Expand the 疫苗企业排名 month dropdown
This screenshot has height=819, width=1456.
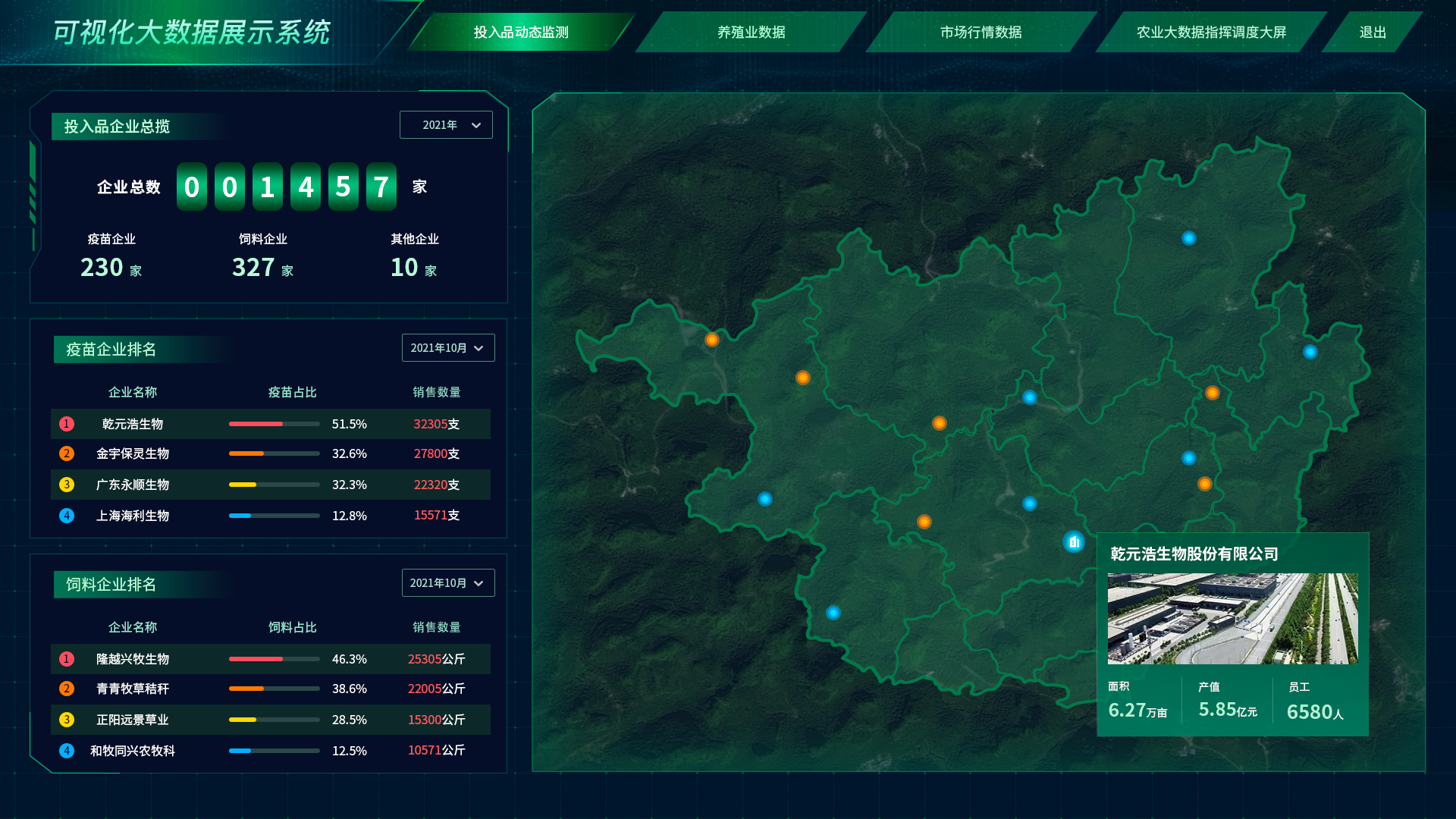point(447,348)
